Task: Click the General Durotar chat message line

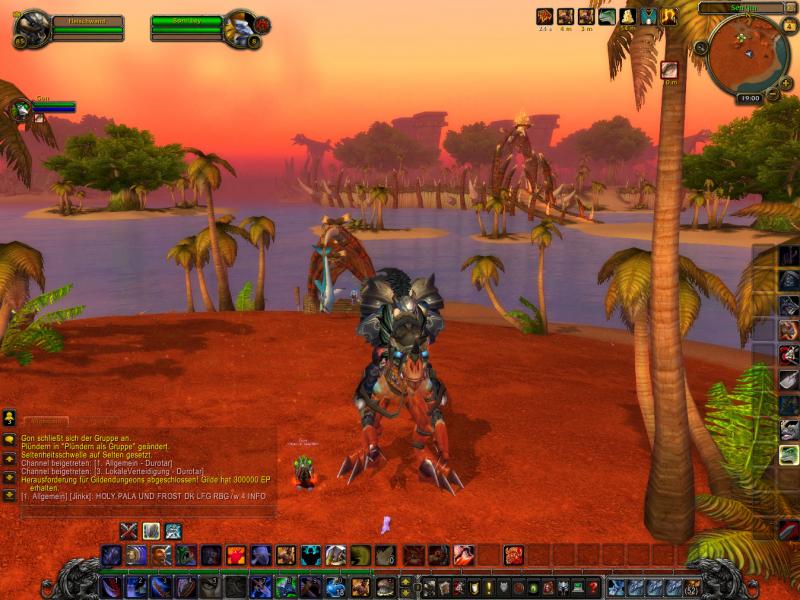Action: click(x=97, y=462)
